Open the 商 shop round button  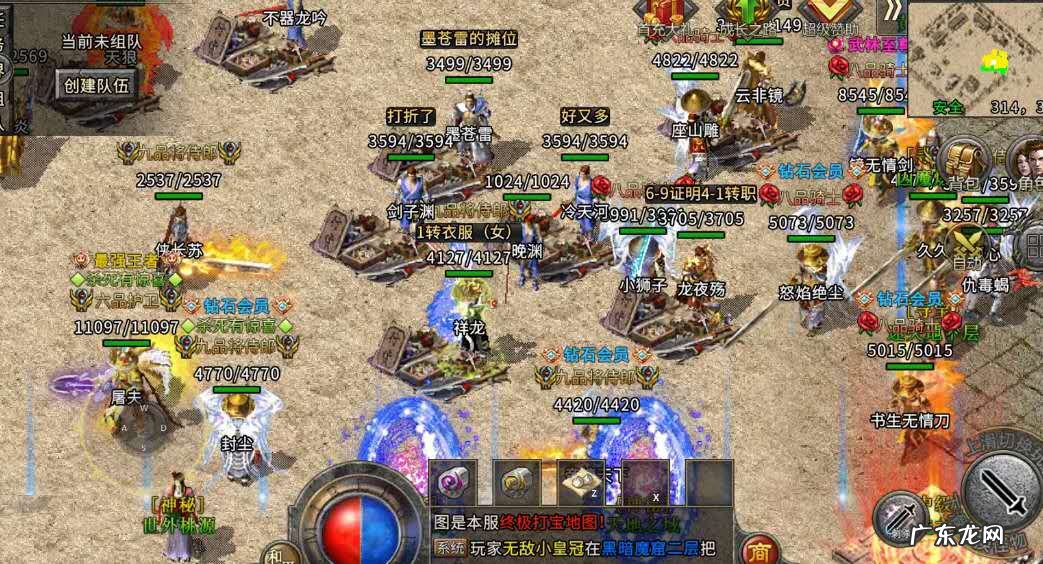click(x=759, y=550)
